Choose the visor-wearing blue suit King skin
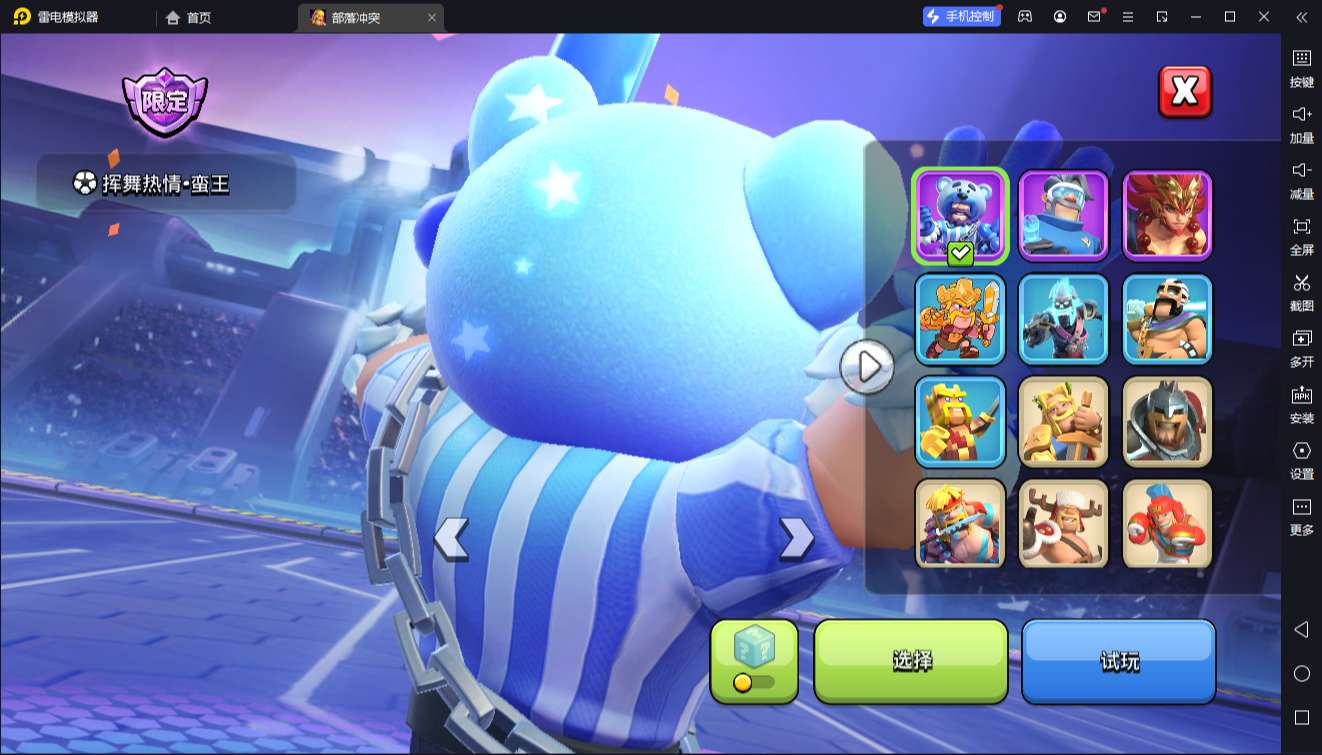Image resolution: width=1322 pixels, height=755 pixels. coord(1063,215)
